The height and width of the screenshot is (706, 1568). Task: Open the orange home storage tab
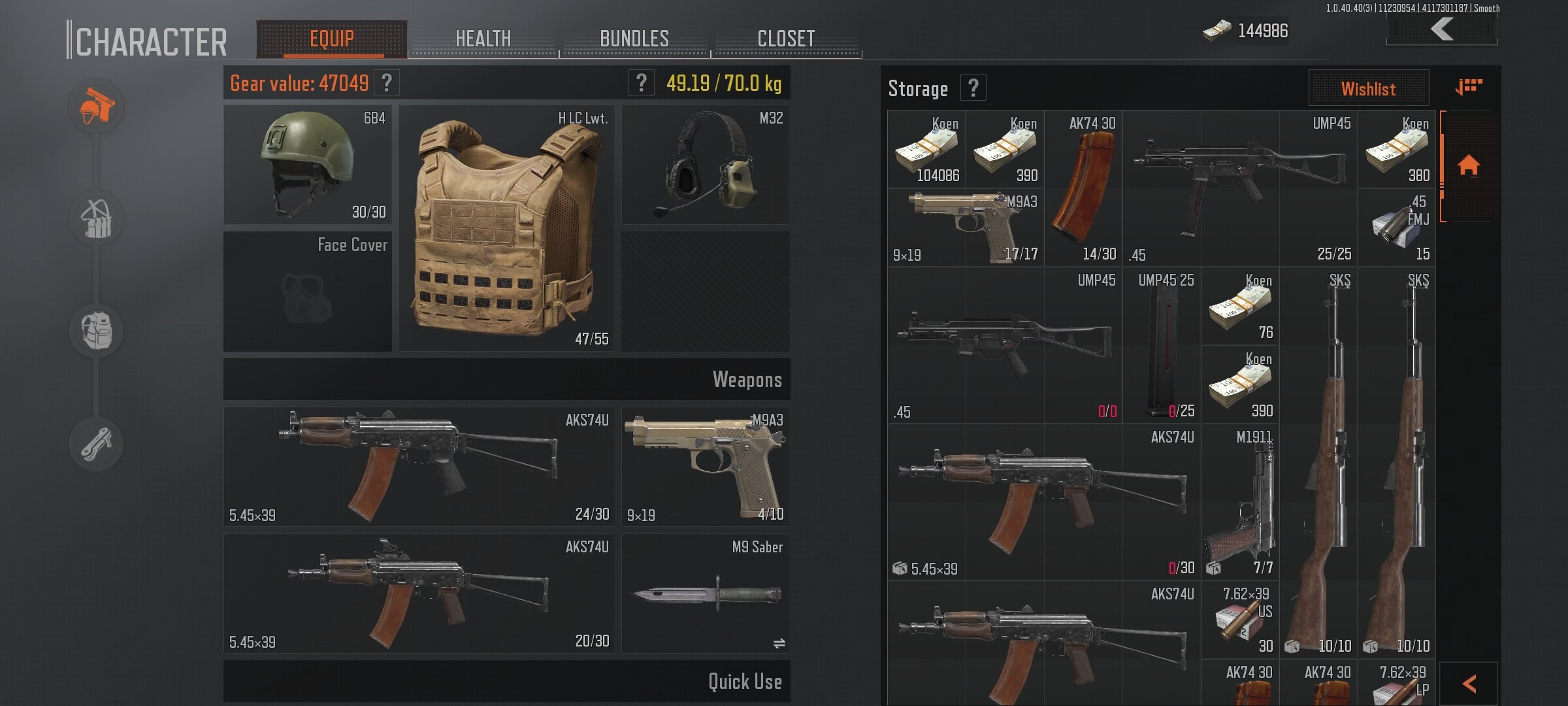(1469, 165)
